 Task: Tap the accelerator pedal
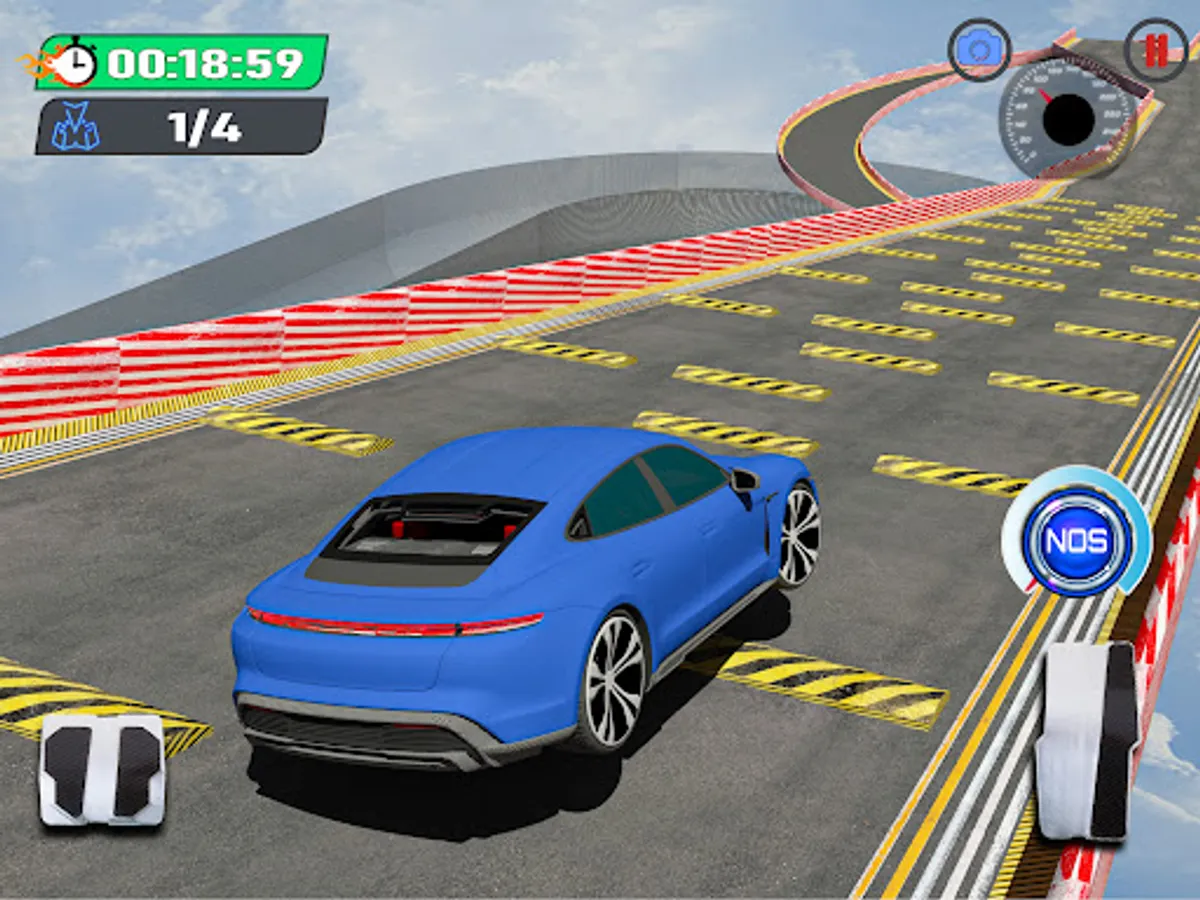[1086, 740]
